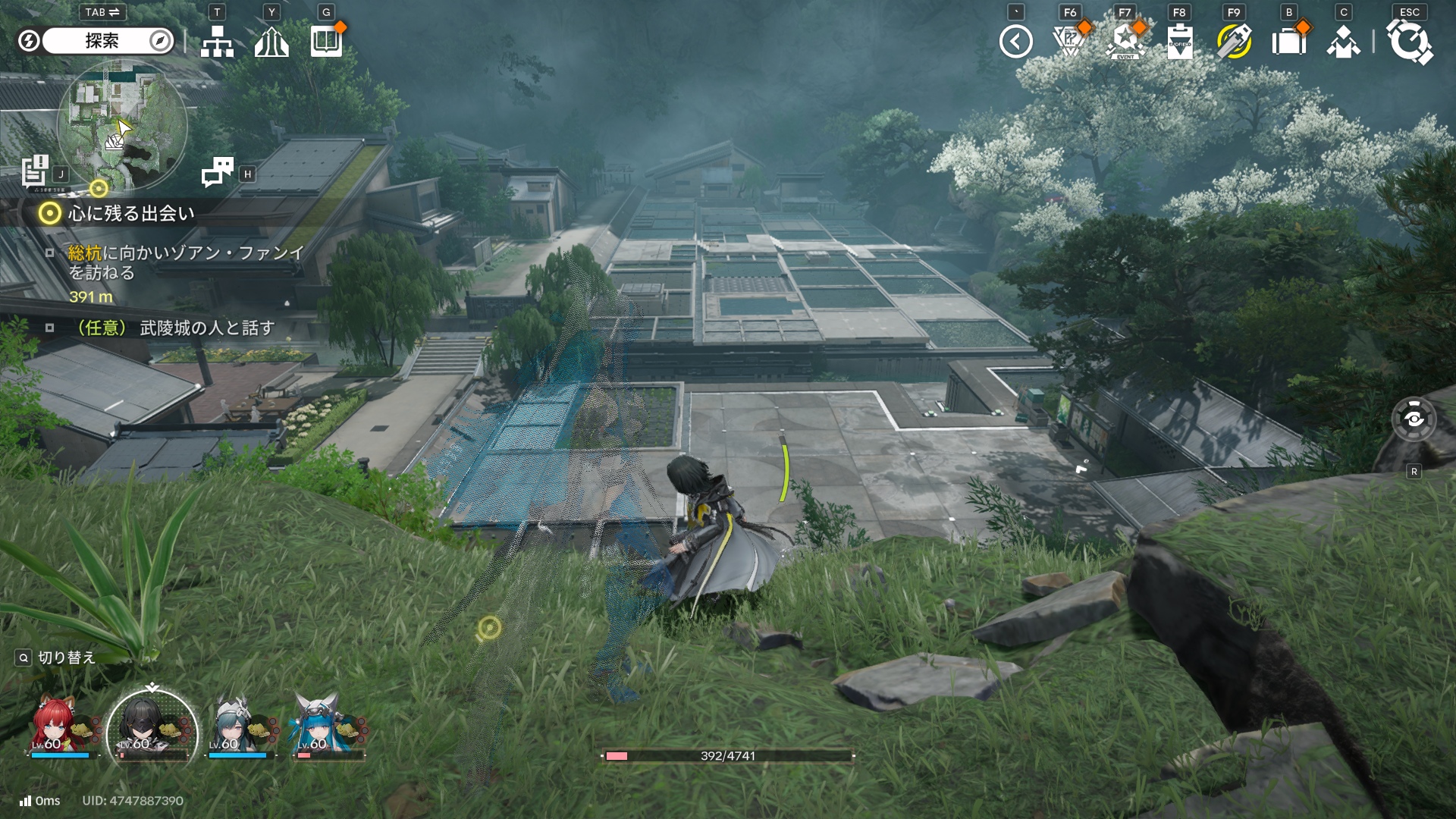Open the hierarchy tree icon menu
Viewport: 1456px width, 819px height.
pyautogui.click(x=217, y=42)
